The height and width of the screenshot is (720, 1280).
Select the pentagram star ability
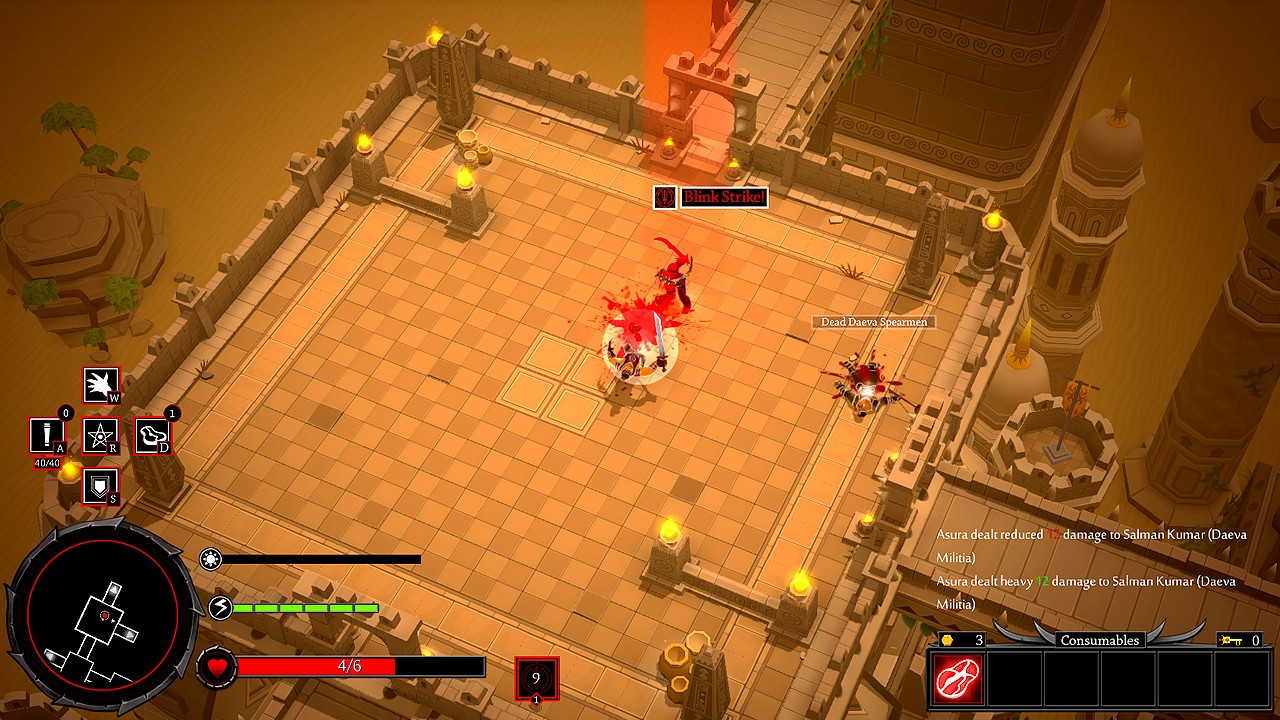pyautogui.click(x=100, y=436)
